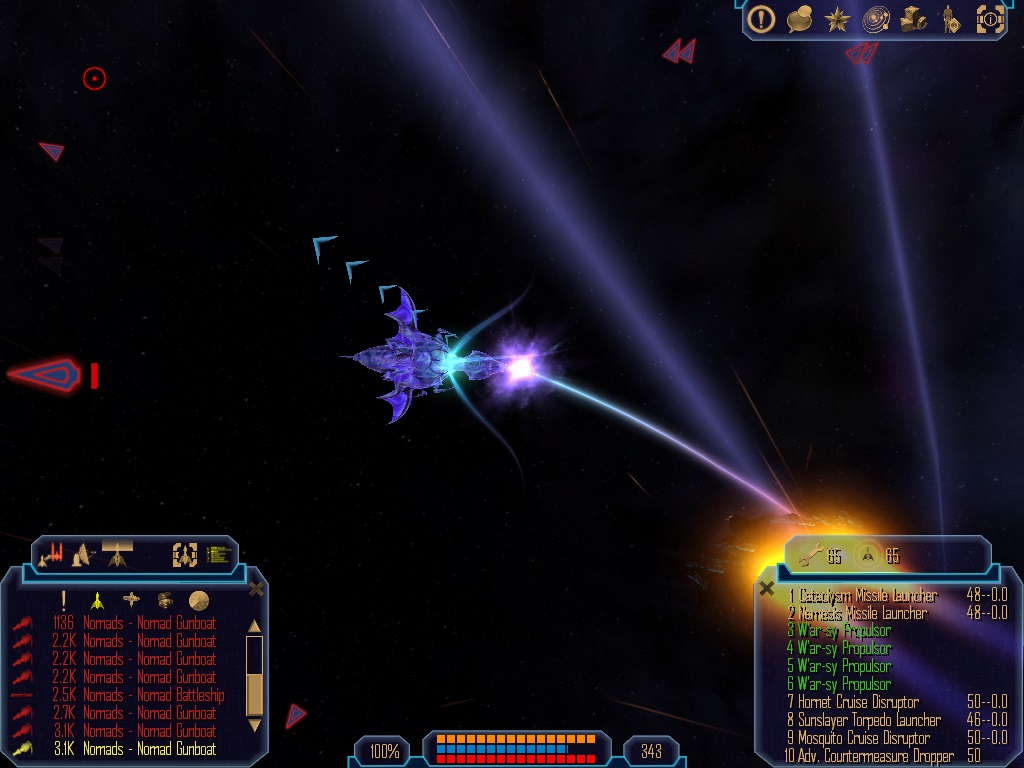Select Hornet Cruise Disruptor weapon
Image resolution: width=1024 pixels, height=768 pixels.
[858, 702]
